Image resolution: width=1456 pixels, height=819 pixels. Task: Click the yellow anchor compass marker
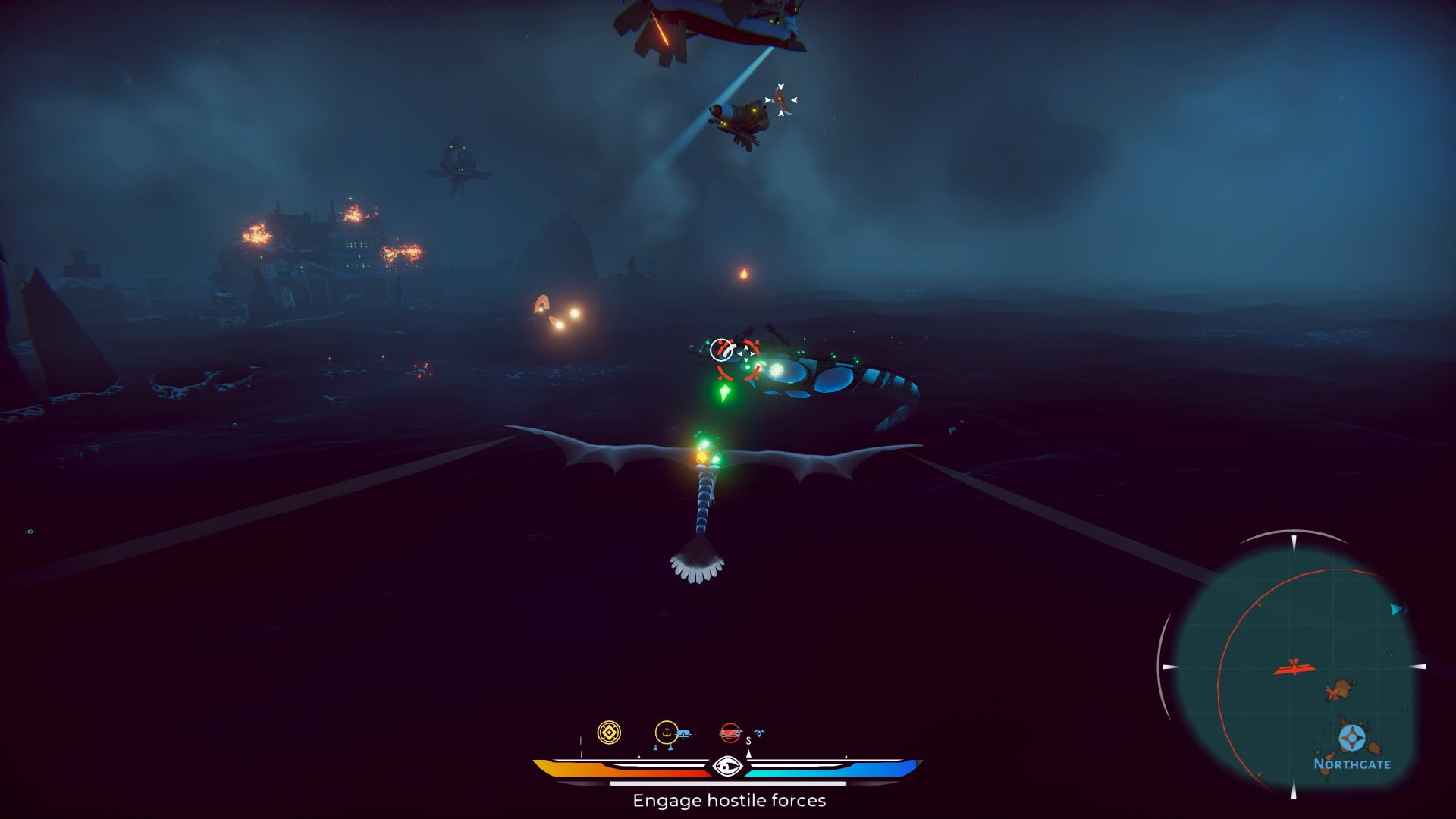coord(666,733)
